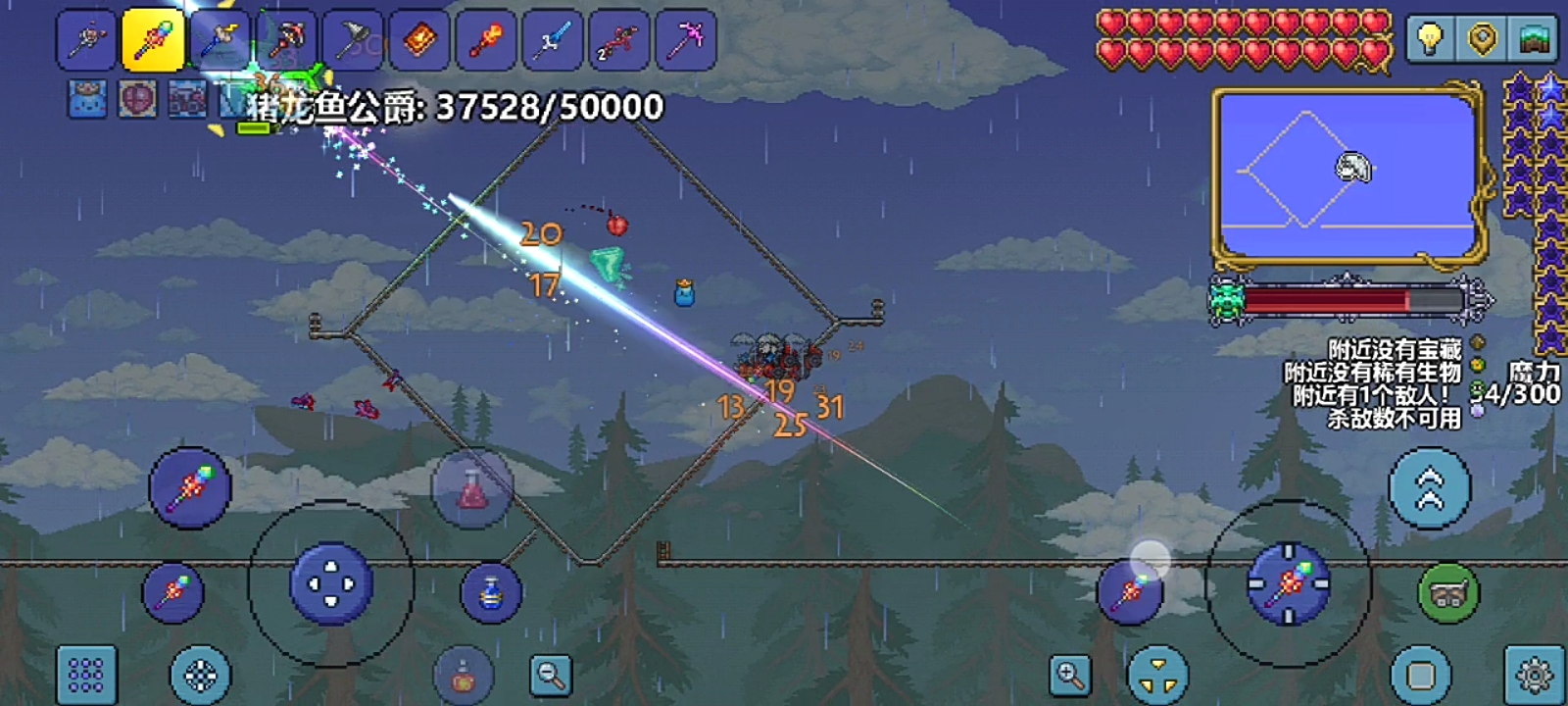1568x706 pixels.
Task: Toggle the smart cursor crosshair button
Action: tap(201, 675)
